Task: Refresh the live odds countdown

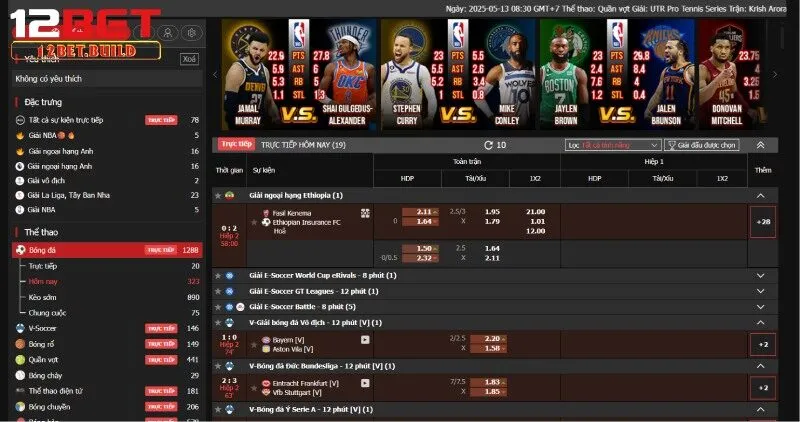Action: pyautogui.click(x=488, y=145)
